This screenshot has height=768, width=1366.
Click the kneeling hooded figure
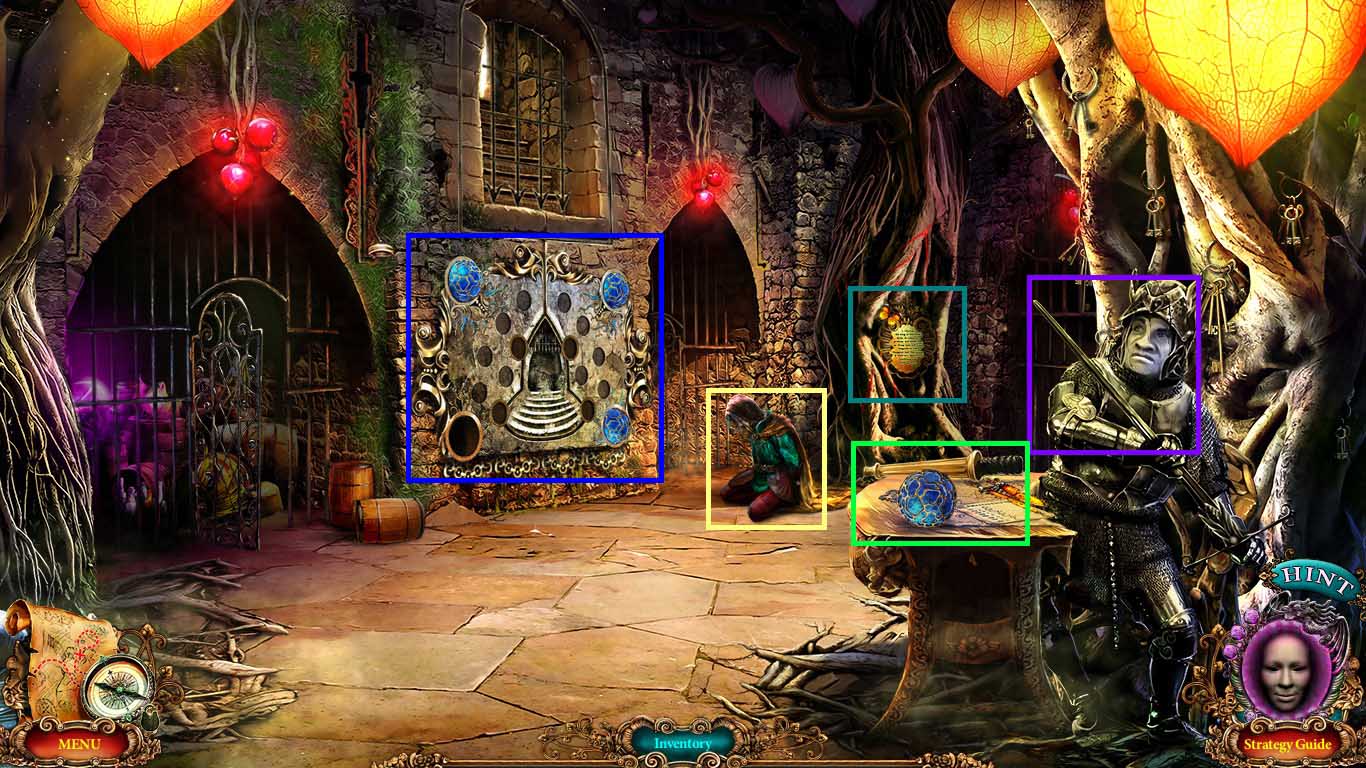(x=770, y=455)
